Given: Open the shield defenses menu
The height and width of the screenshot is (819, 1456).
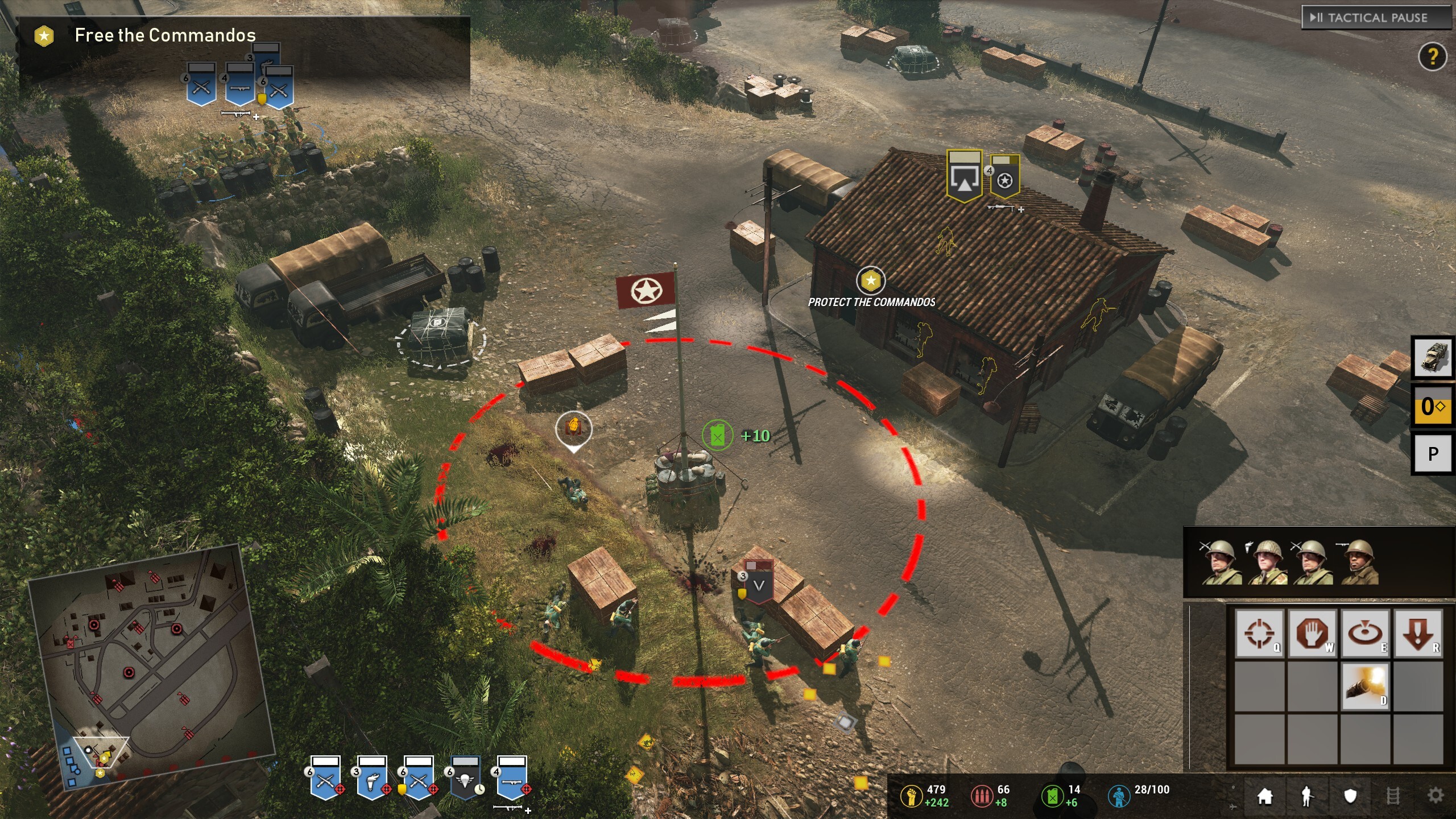Looking at the screenshot, I should (x=1350, y=796).
